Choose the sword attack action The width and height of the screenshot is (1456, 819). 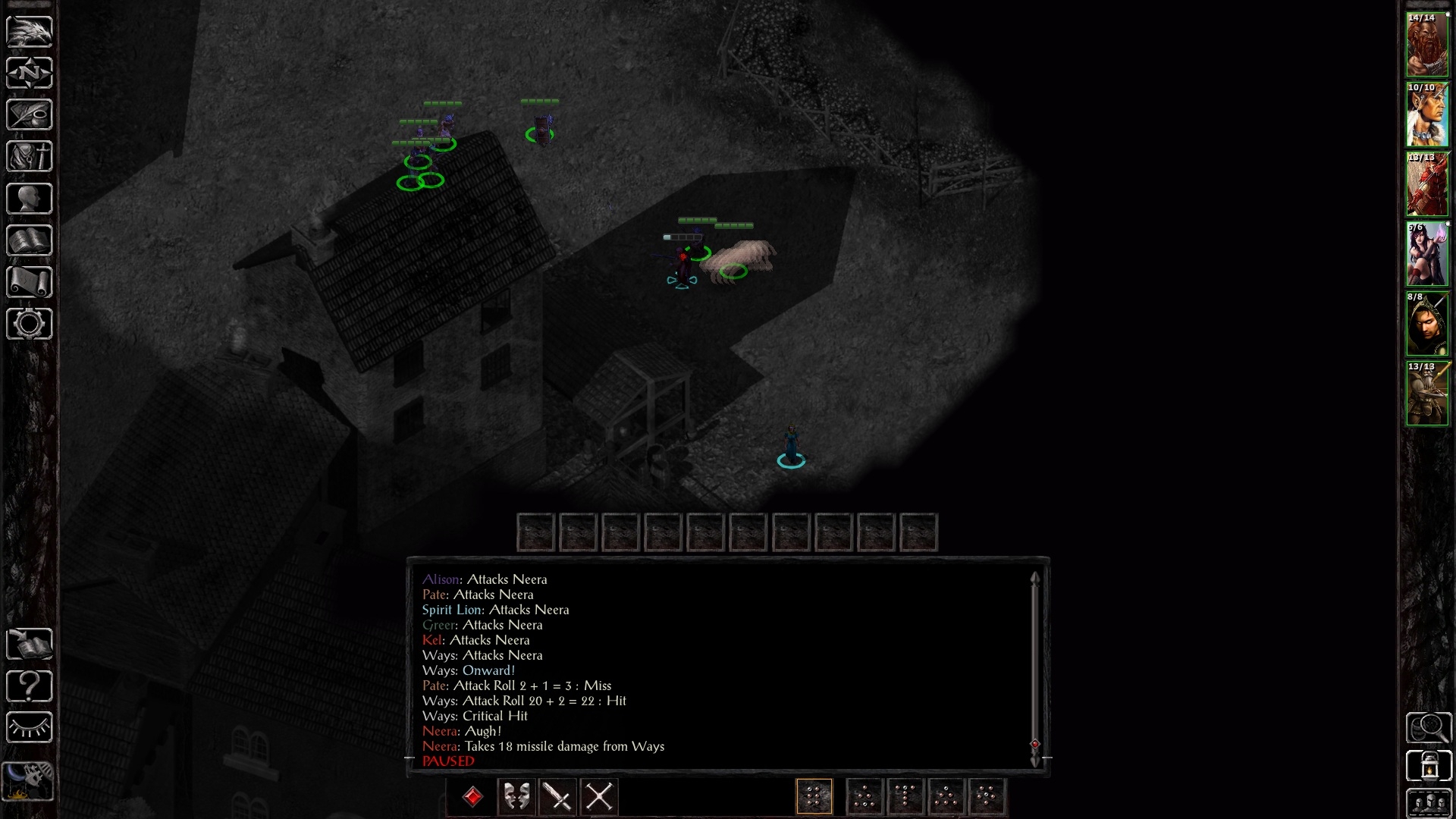pyautogui.click(x=558, y=797)
